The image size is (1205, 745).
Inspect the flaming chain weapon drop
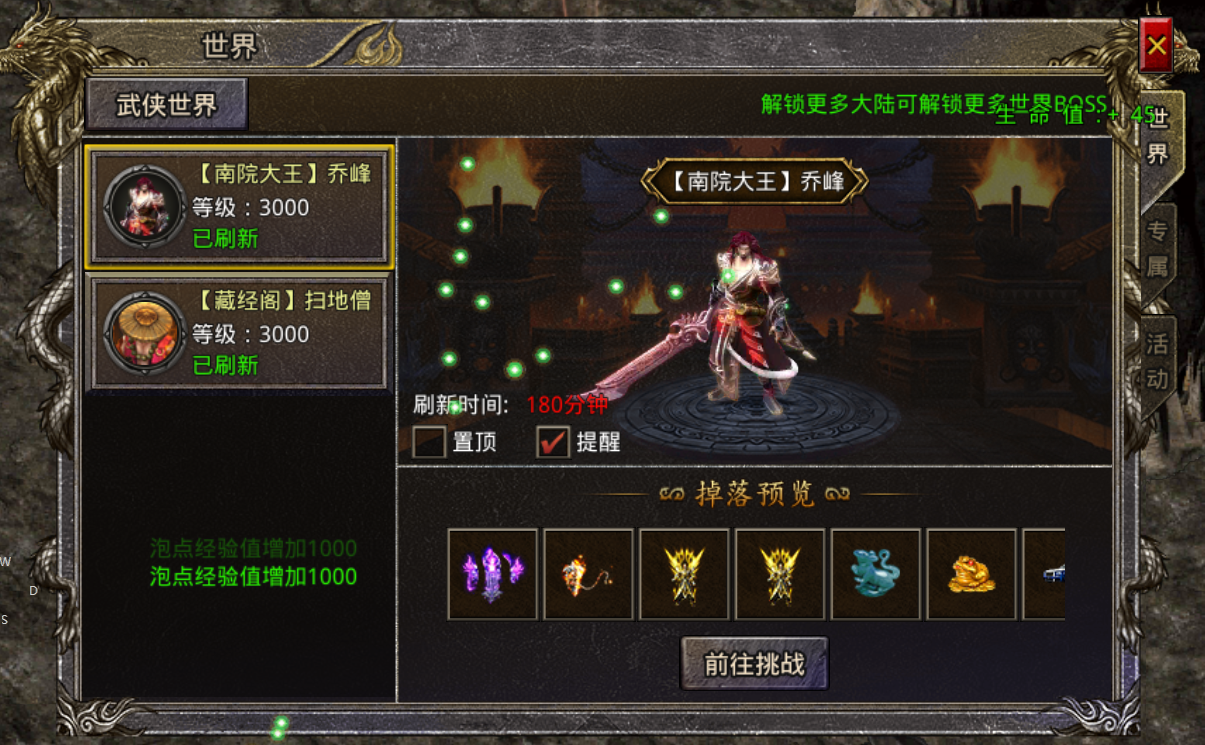588,574
